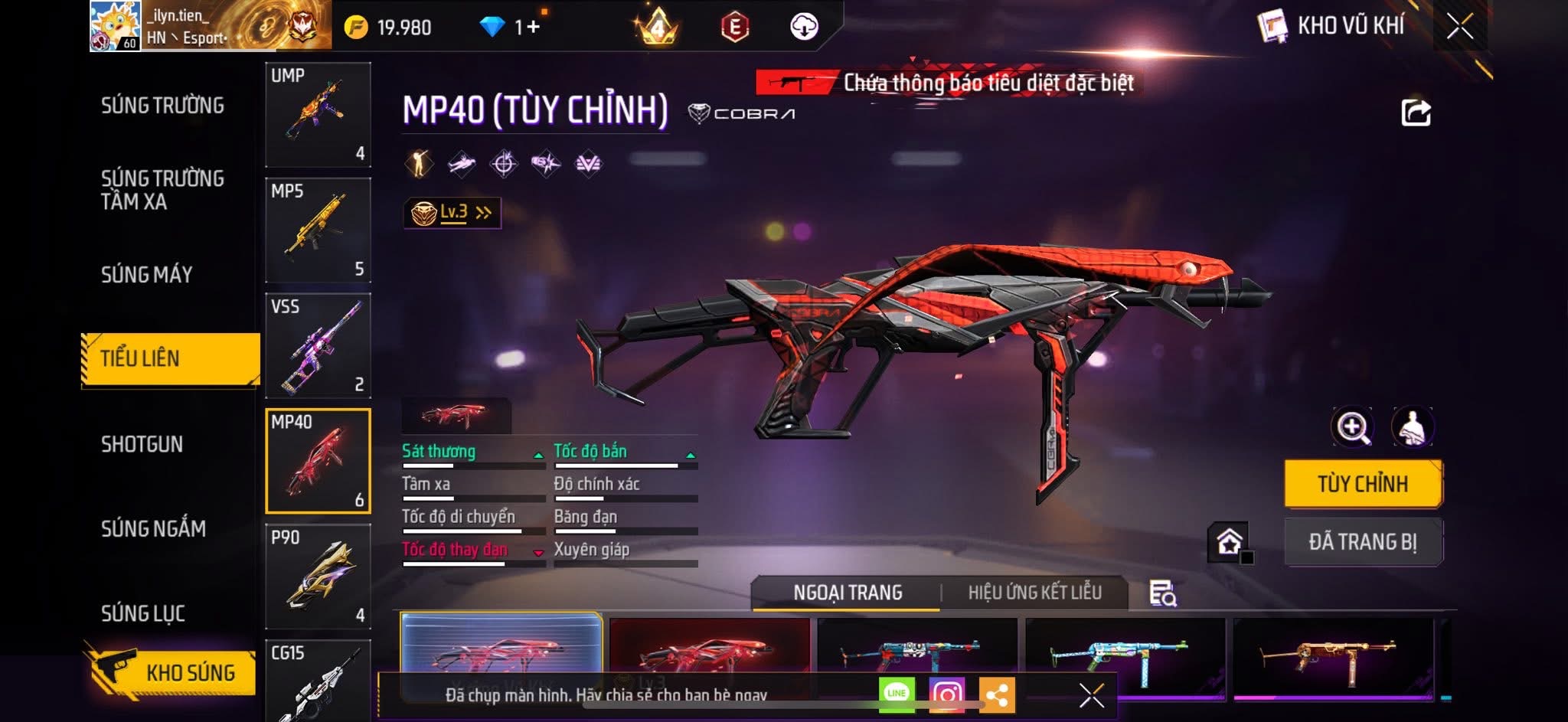
Task: Select the SÚNG TRƯỜNG weapon category
Action: pos(162,106)
